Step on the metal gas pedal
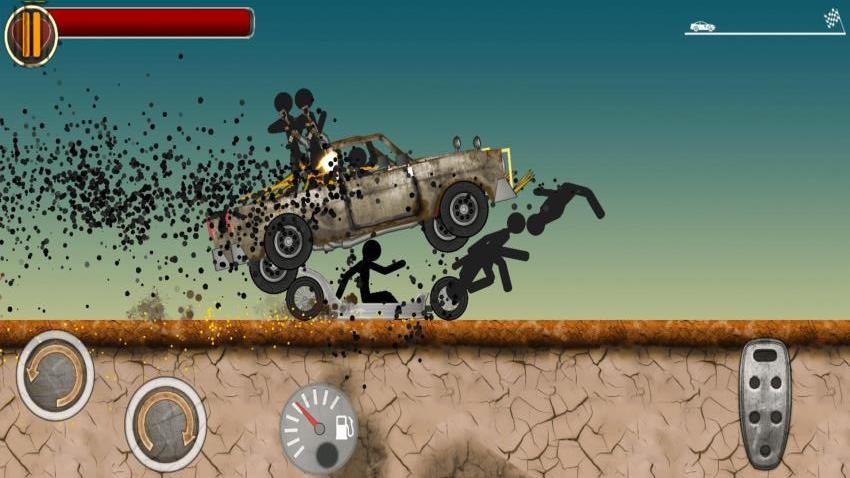Screen dimensions: 850x478 (x=764, y=403)
